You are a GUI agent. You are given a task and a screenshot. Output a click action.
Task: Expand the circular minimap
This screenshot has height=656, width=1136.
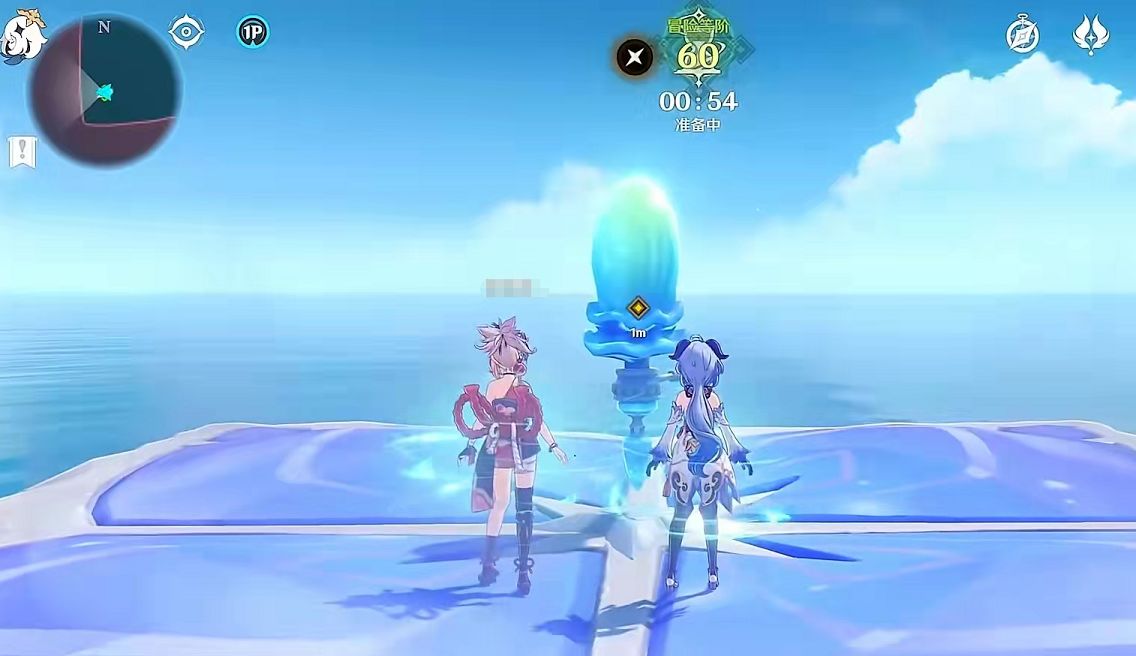pos(105,90)
